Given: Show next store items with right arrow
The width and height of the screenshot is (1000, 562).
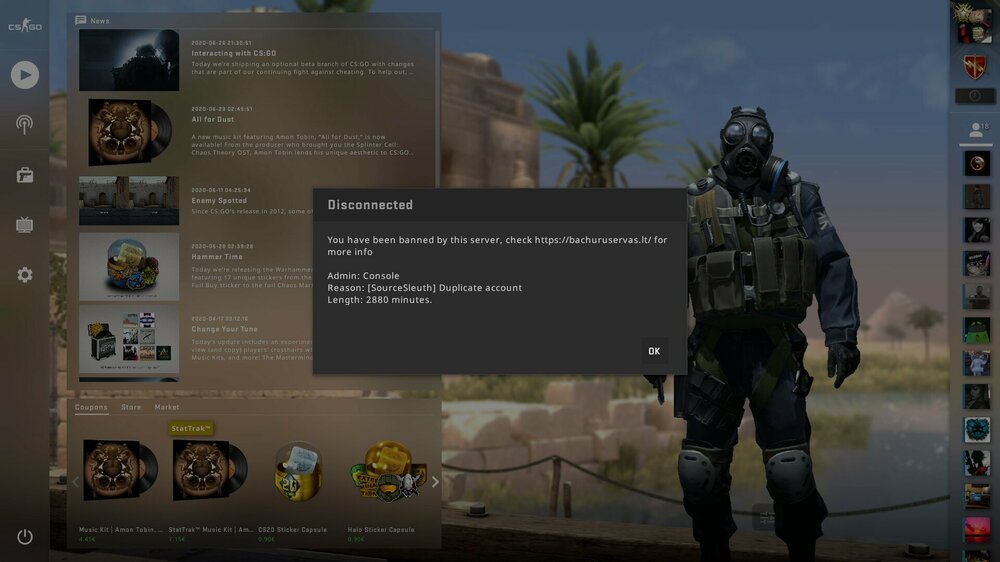Looking at the screenshot, I should [x=434, y=482].
